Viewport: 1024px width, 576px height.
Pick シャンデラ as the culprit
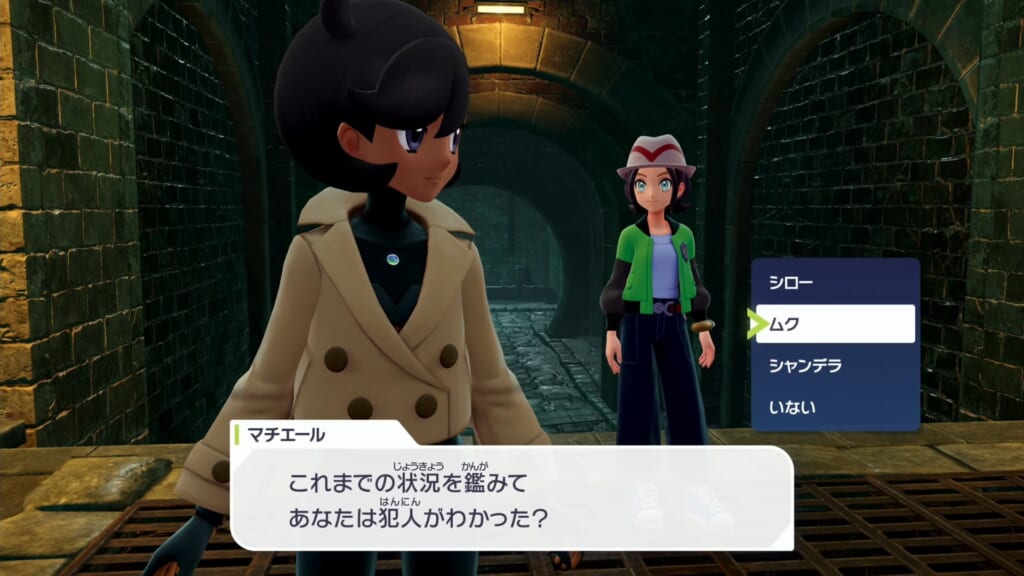(834, 365)
